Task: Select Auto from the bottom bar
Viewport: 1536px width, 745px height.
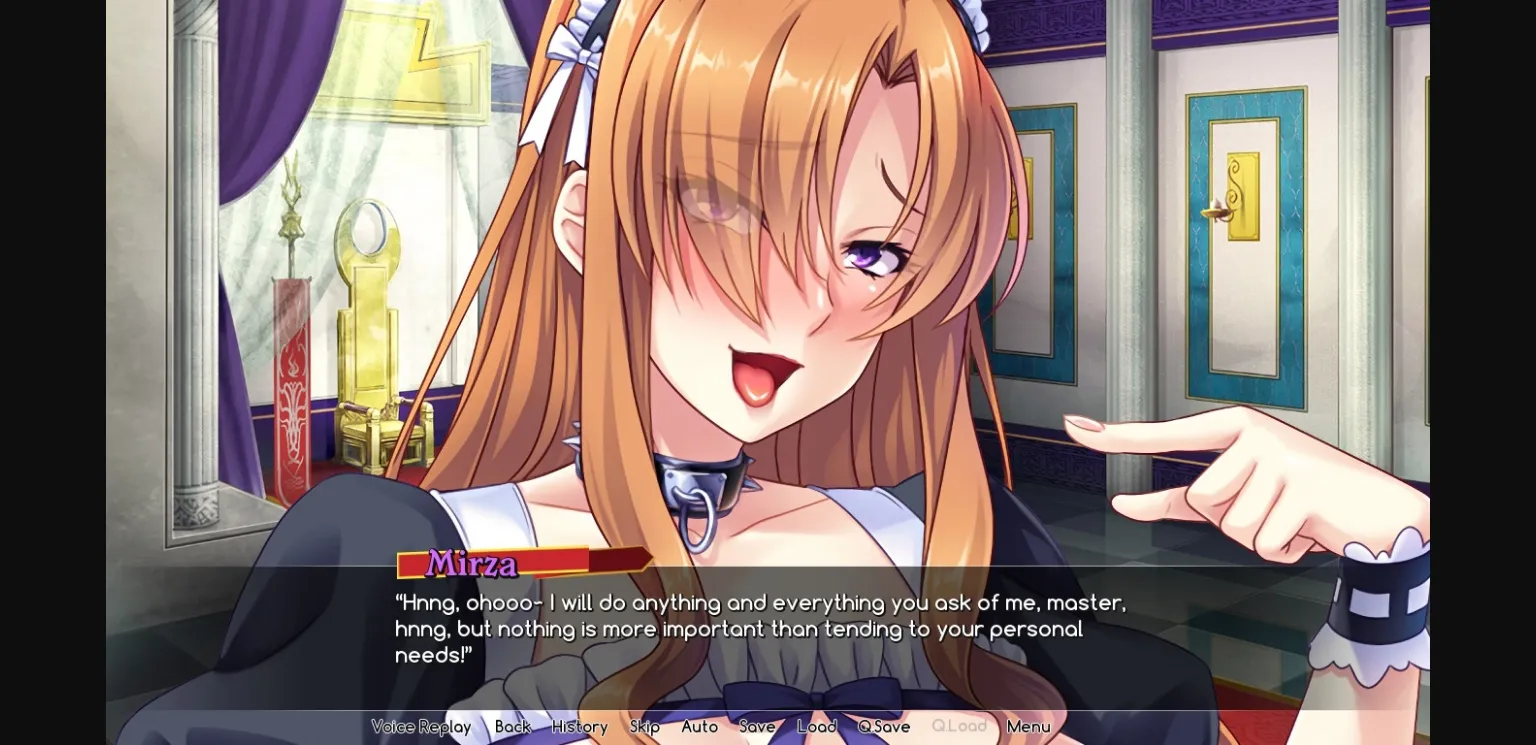Action: pos(699,727)
